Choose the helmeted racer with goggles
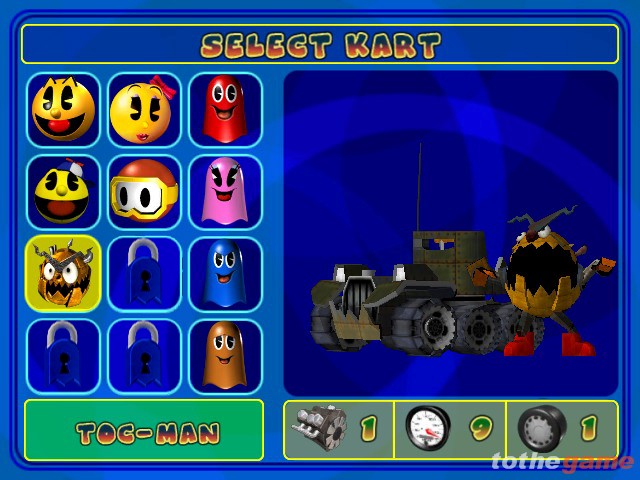The width and height of the screenshot is (640, 480). point(144,191)
